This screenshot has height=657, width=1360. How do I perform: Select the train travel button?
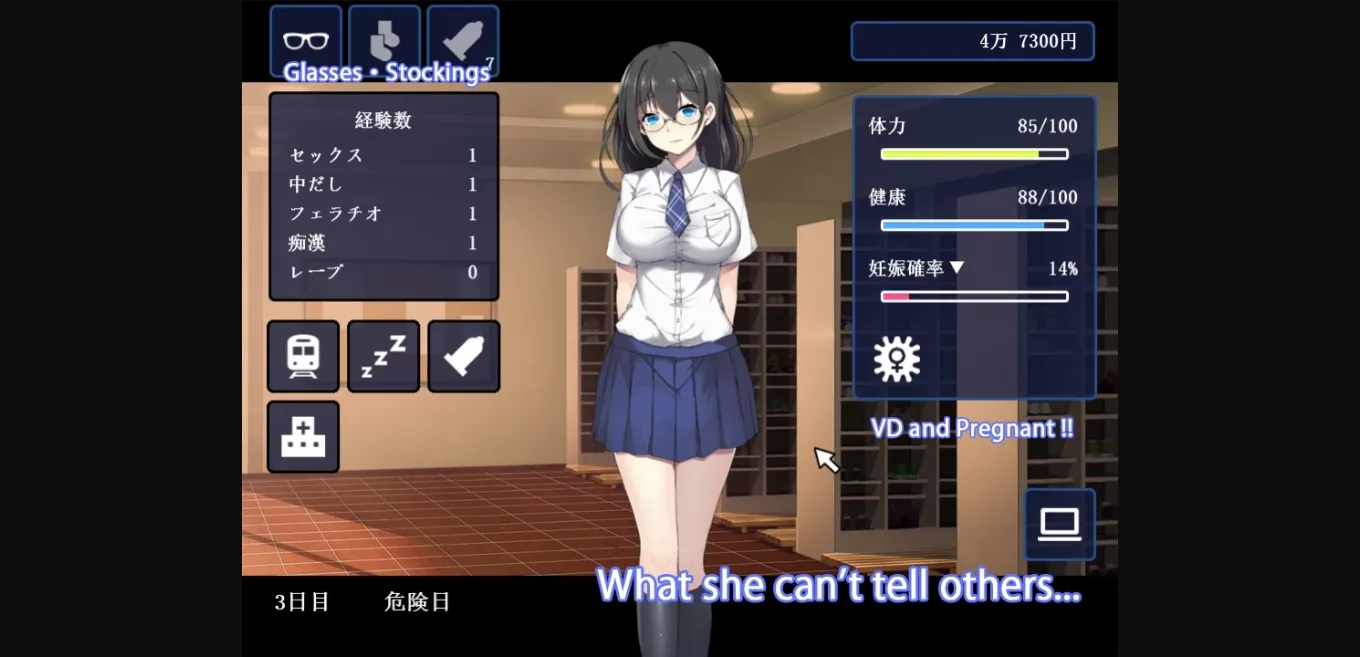pos(303,356)
